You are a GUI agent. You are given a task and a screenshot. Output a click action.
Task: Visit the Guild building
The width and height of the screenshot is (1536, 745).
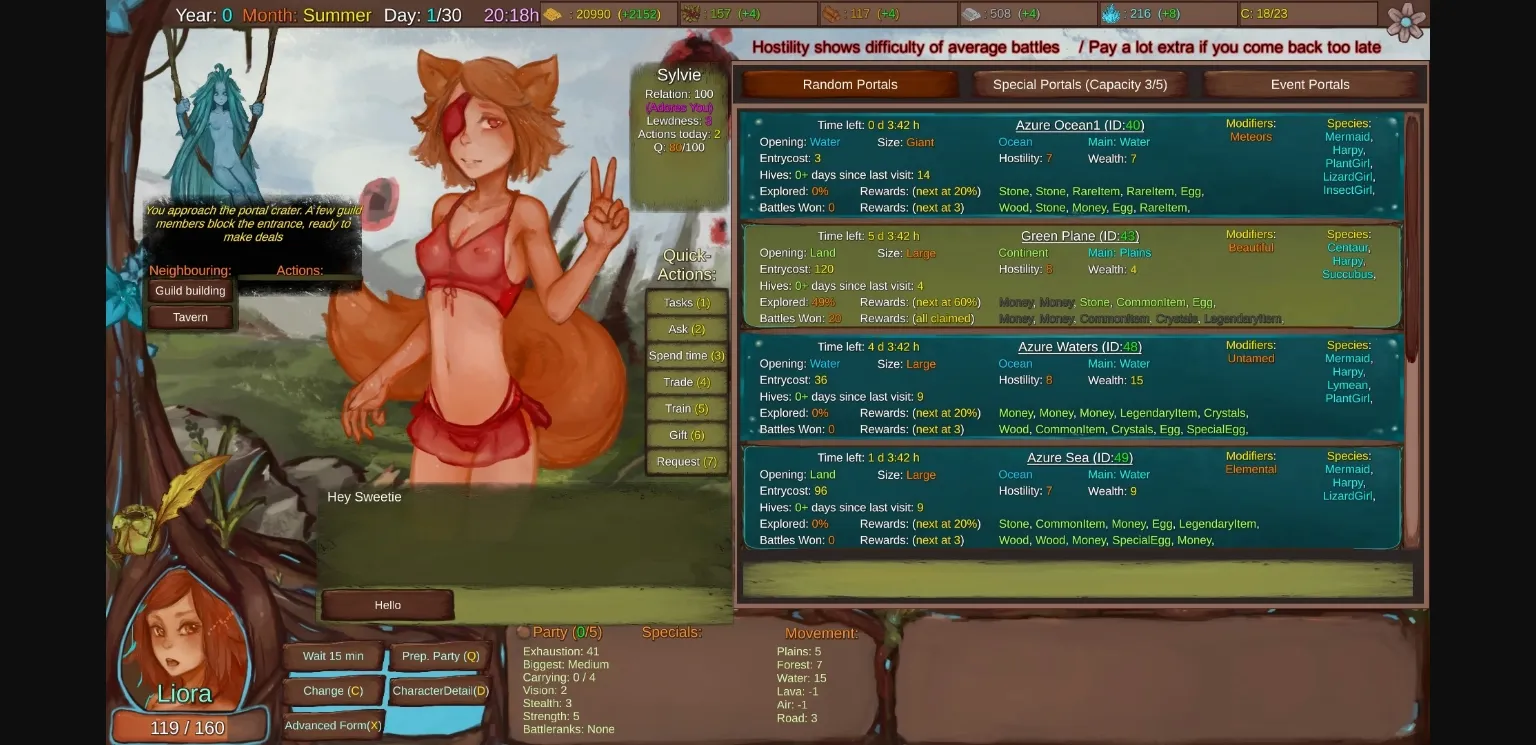tap(190, 290)
